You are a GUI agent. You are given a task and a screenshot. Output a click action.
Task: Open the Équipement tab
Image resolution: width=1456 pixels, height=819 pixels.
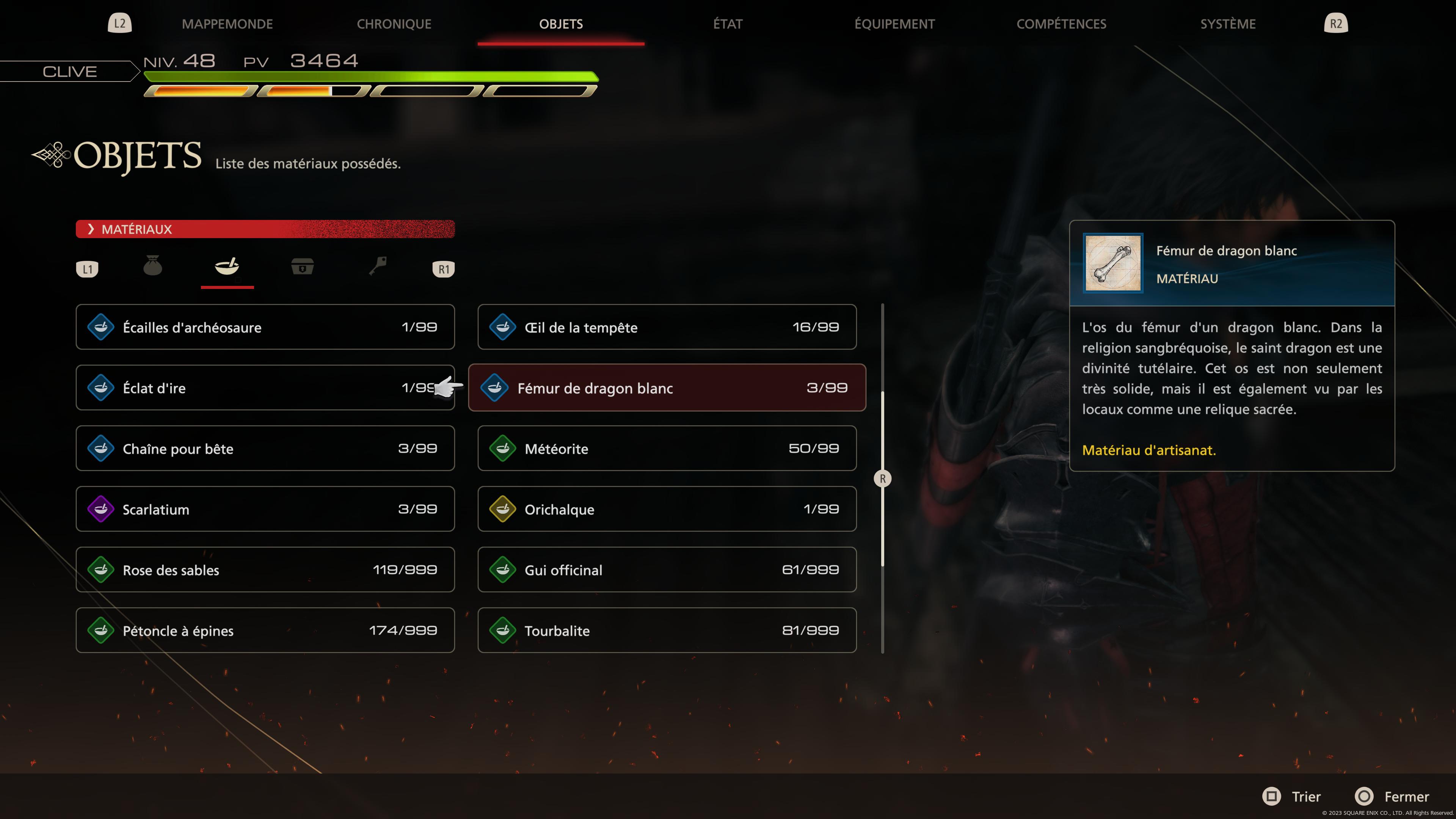[894, 24]
